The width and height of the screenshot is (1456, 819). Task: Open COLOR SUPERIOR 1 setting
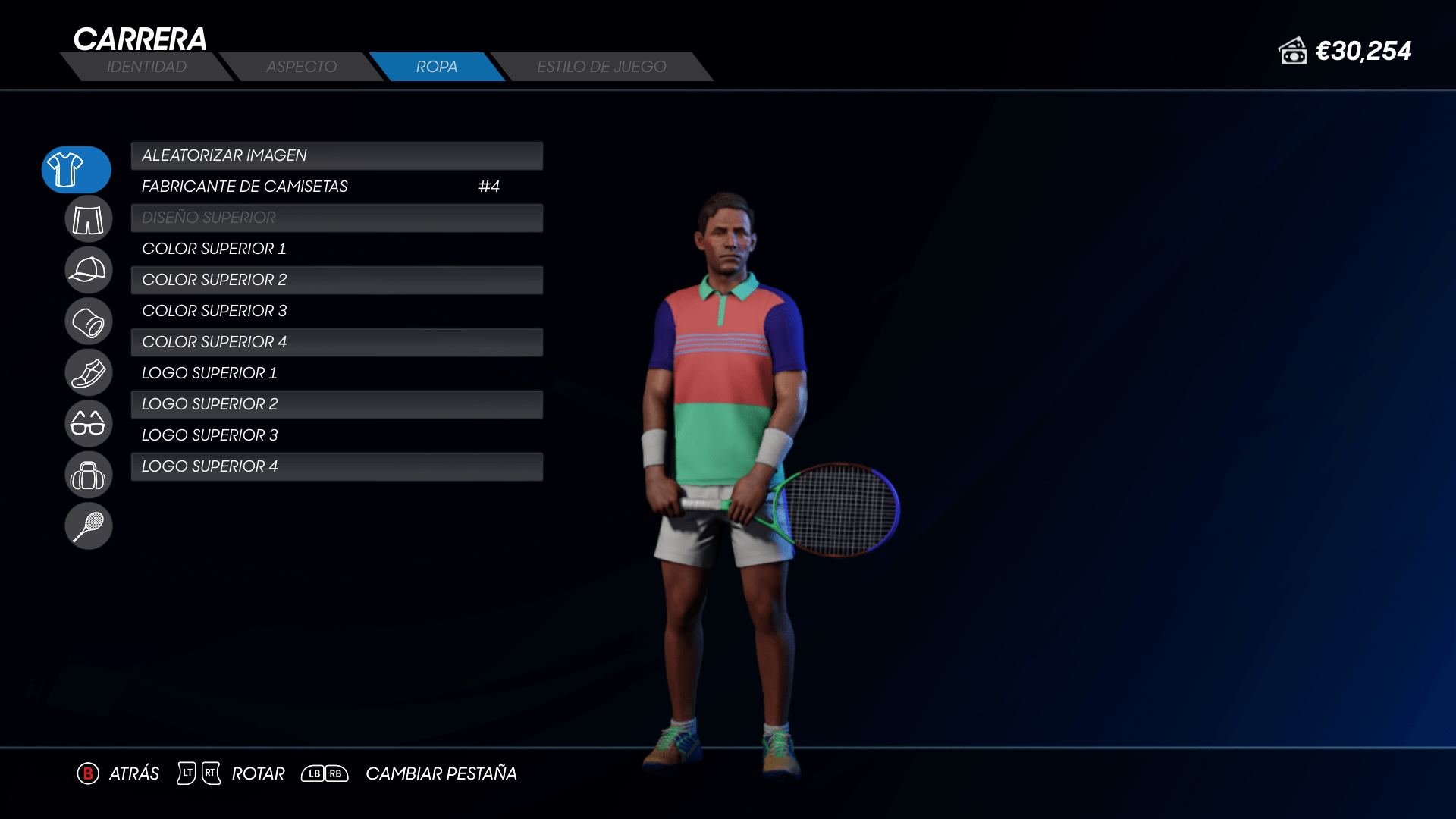[337, 249]
